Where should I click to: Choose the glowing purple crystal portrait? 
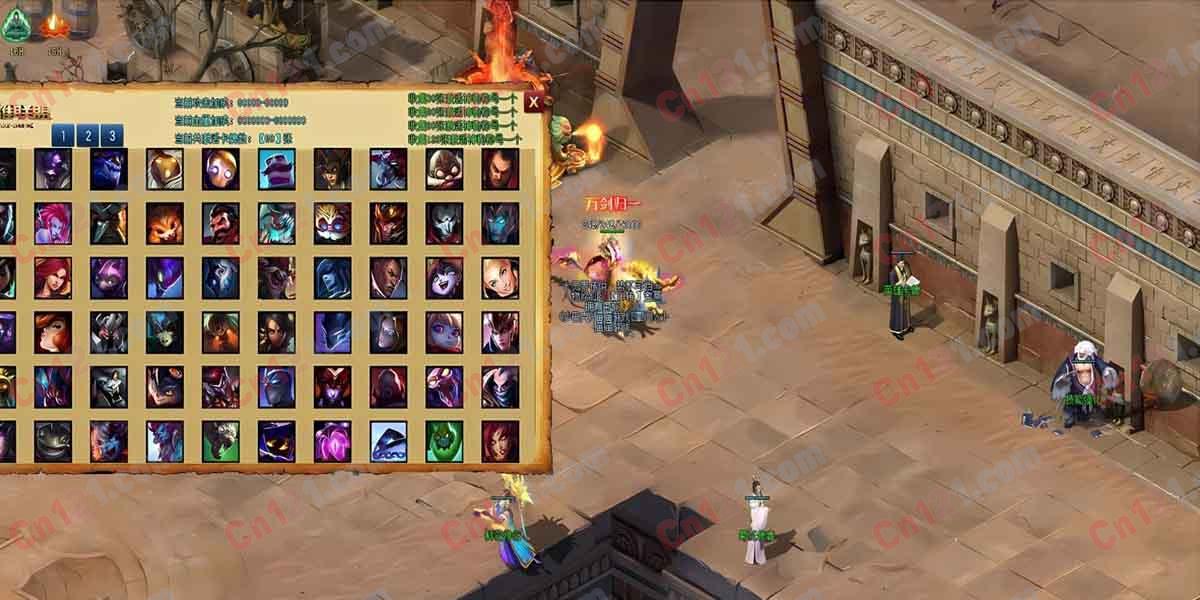coord(332,441)
